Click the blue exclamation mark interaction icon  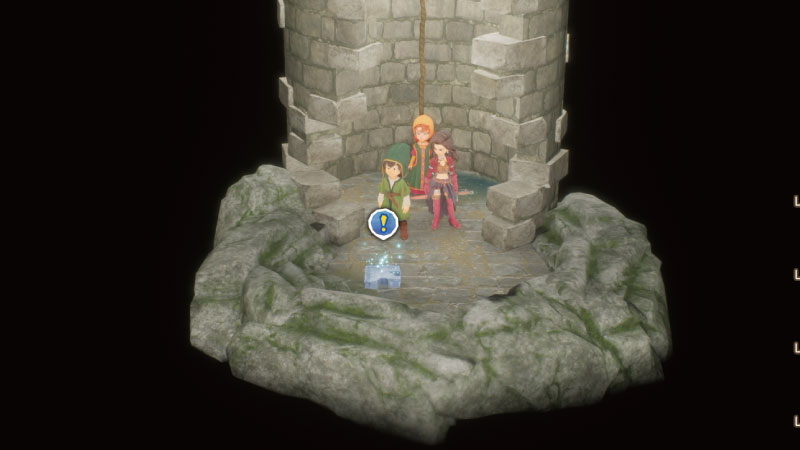(381, 223)
